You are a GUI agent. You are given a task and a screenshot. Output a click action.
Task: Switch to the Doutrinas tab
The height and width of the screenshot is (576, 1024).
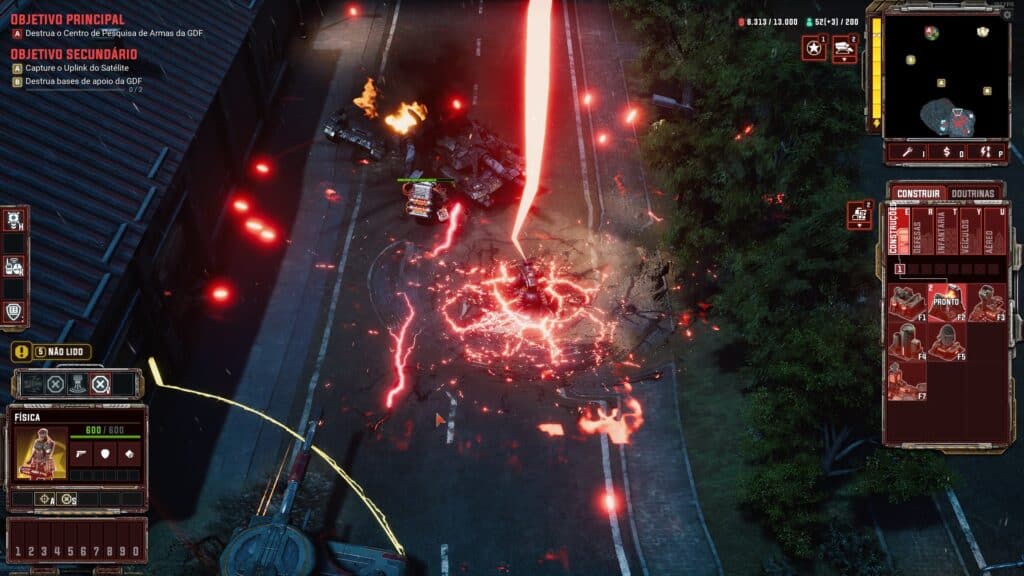coord(973,192)
